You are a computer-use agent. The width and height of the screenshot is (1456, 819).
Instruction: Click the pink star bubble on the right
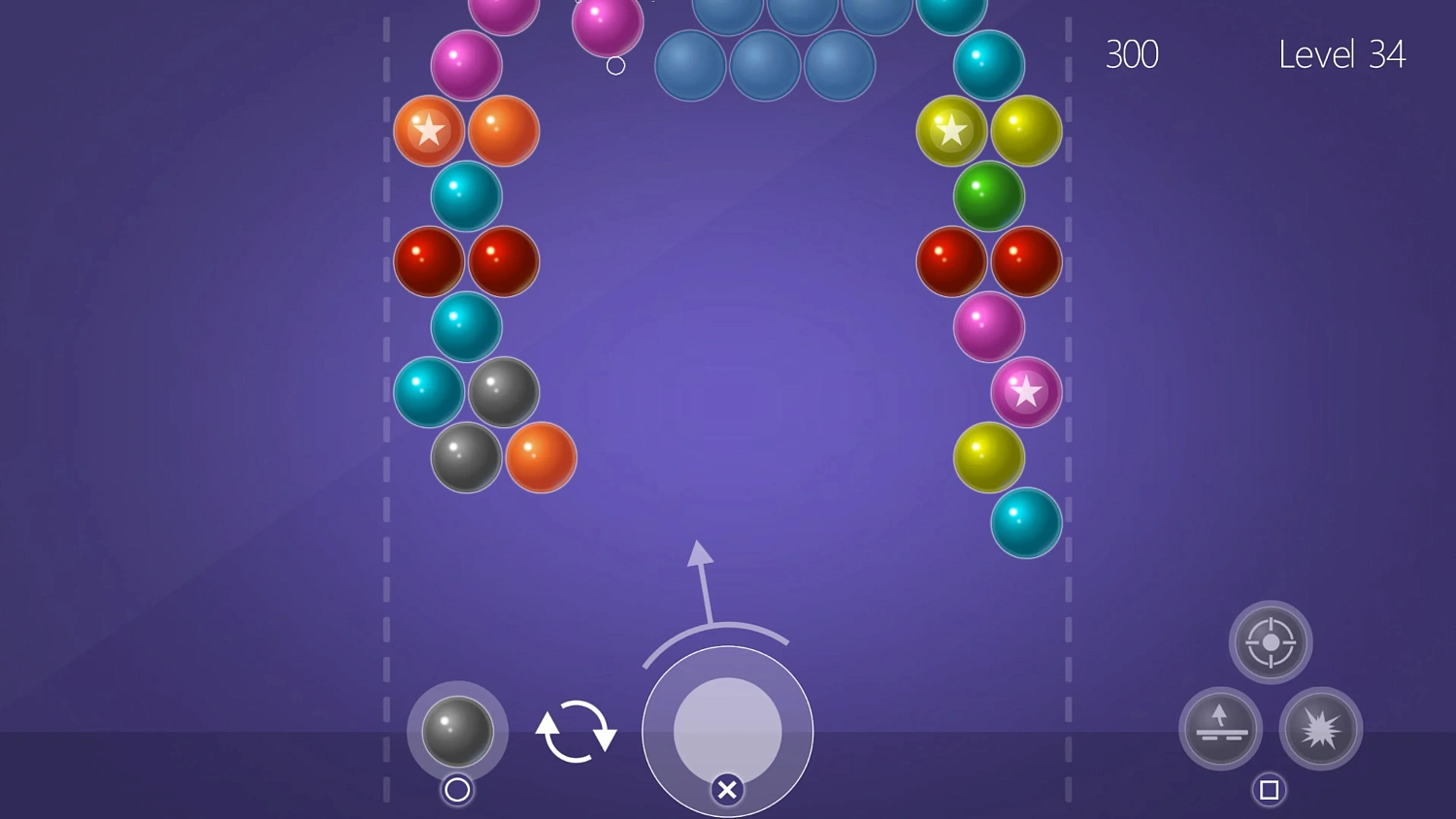(x=1026, y=392)
